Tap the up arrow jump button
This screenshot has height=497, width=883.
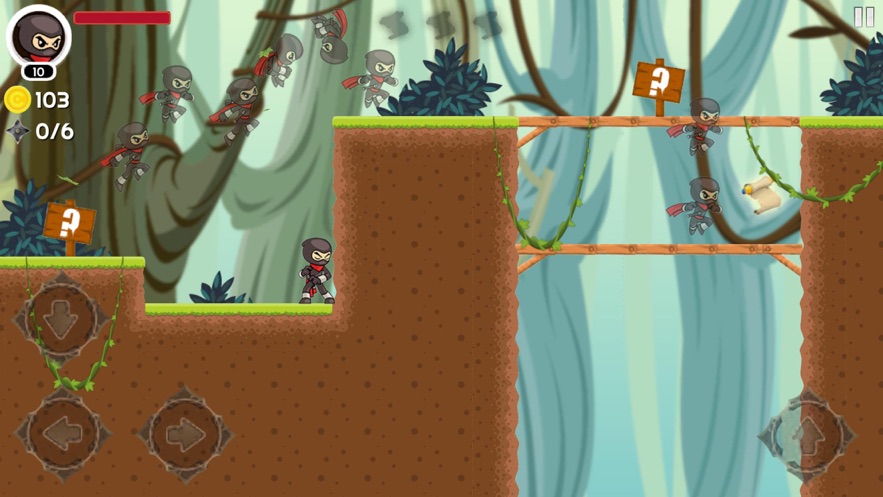pyautogui.click(x=806, y=436)
